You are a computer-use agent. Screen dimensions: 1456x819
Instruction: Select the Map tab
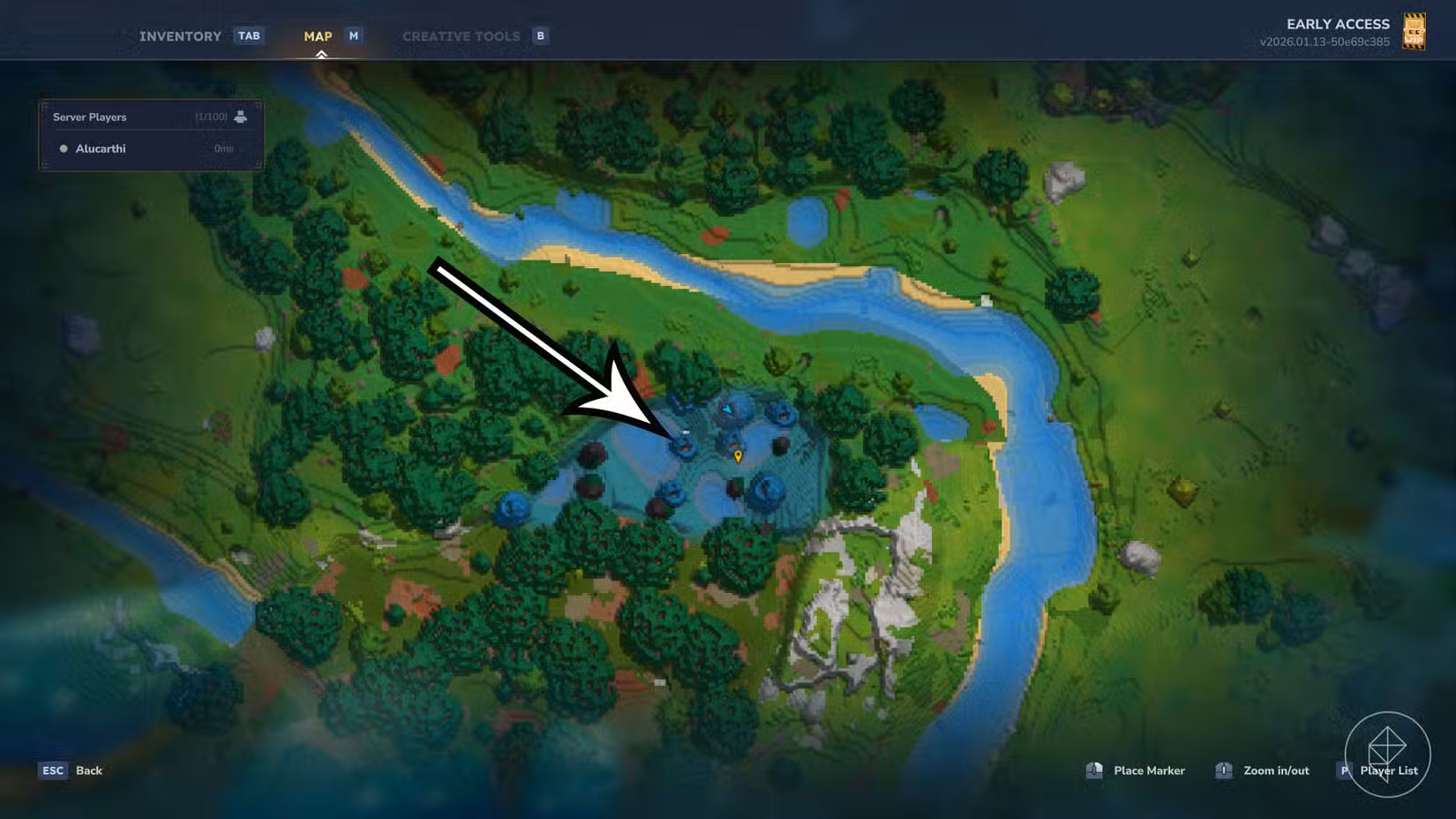(317, 36)
